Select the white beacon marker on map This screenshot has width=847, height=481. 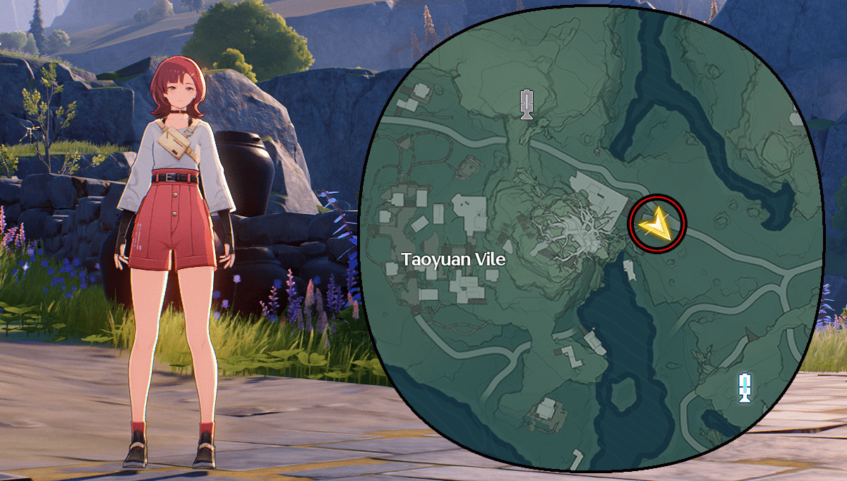pos(527,102)
